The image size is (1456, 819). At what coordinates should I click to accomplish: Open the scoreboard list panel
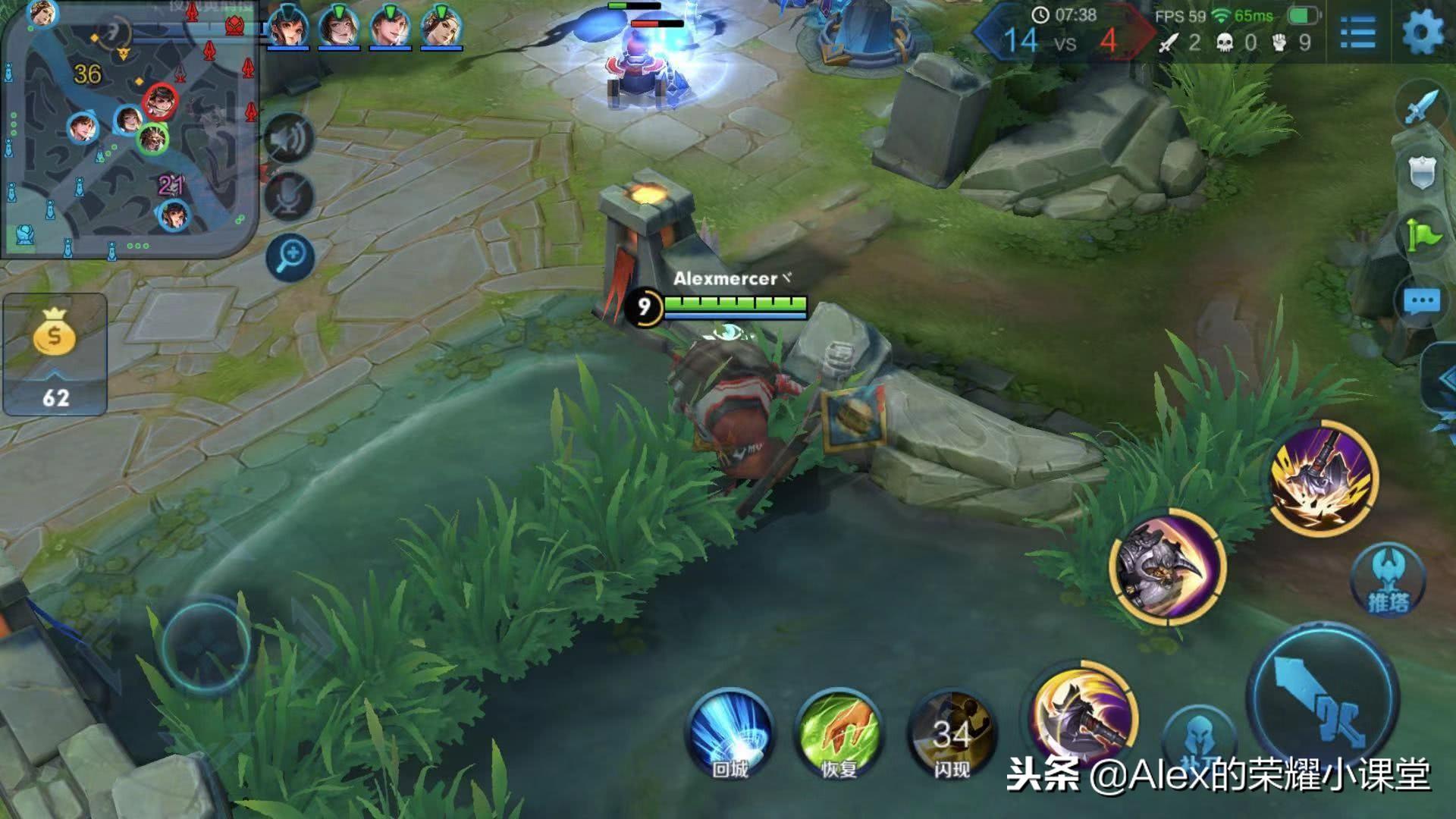click(x=1357, y=33)
